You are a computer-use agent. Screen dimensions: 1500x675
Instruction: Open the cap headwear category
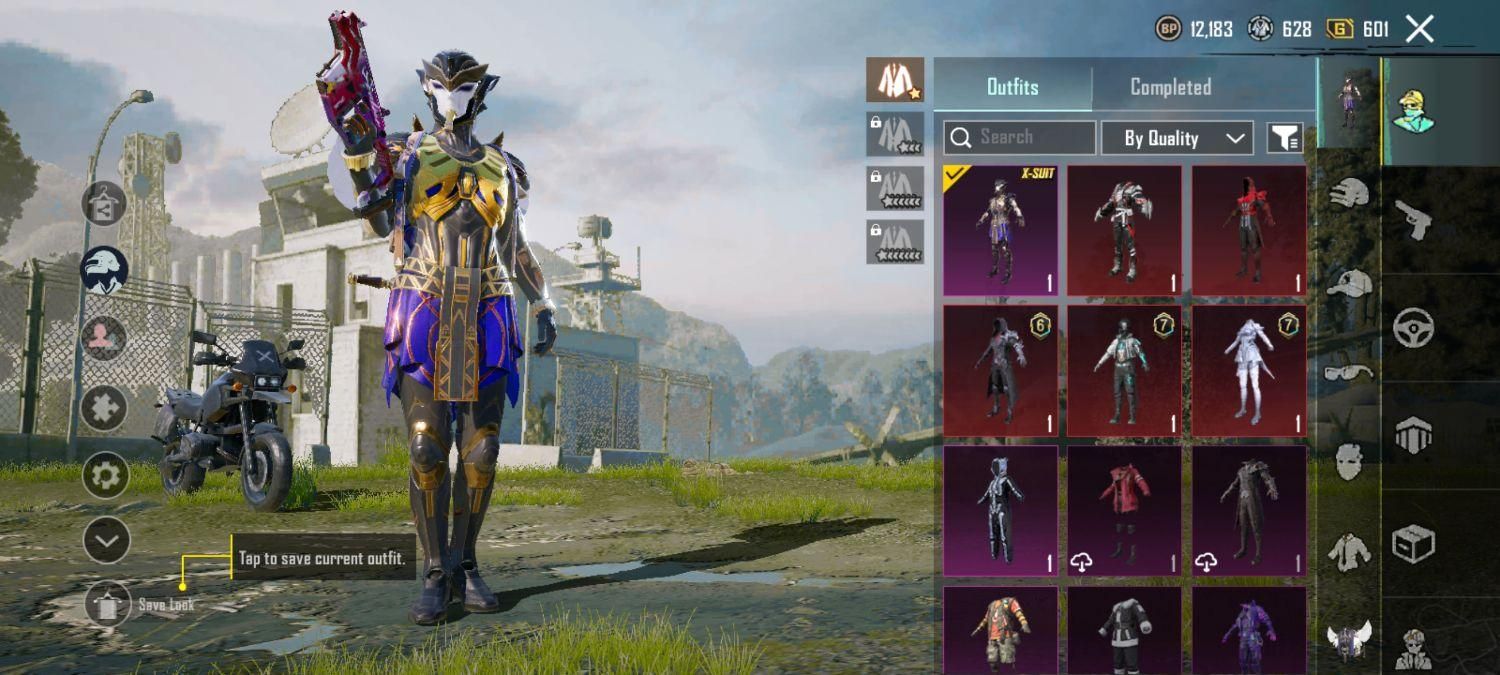pyautogui.click(x=1349, y=283)
